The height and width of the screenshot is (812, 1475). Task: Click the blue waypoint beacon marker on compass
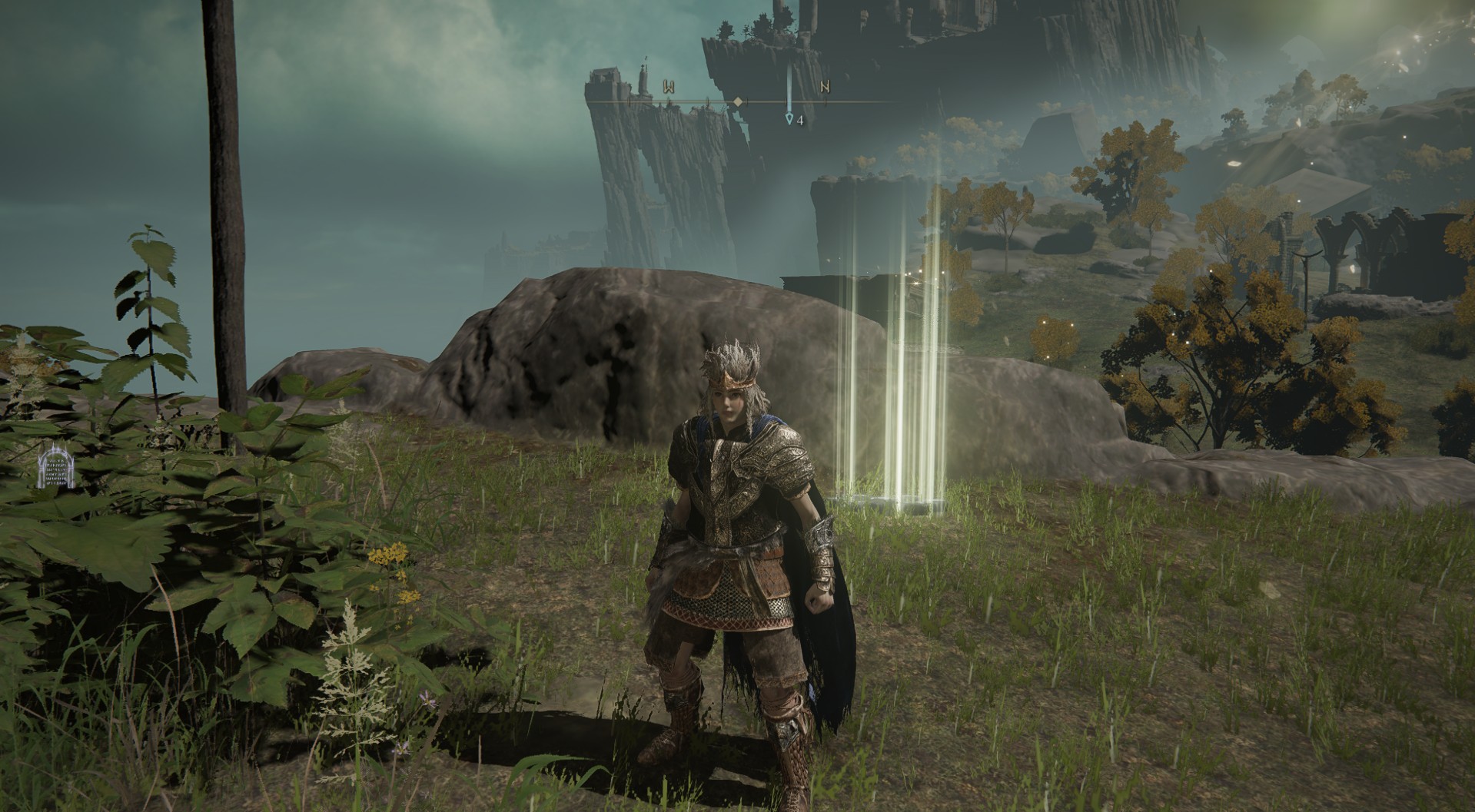789,118
